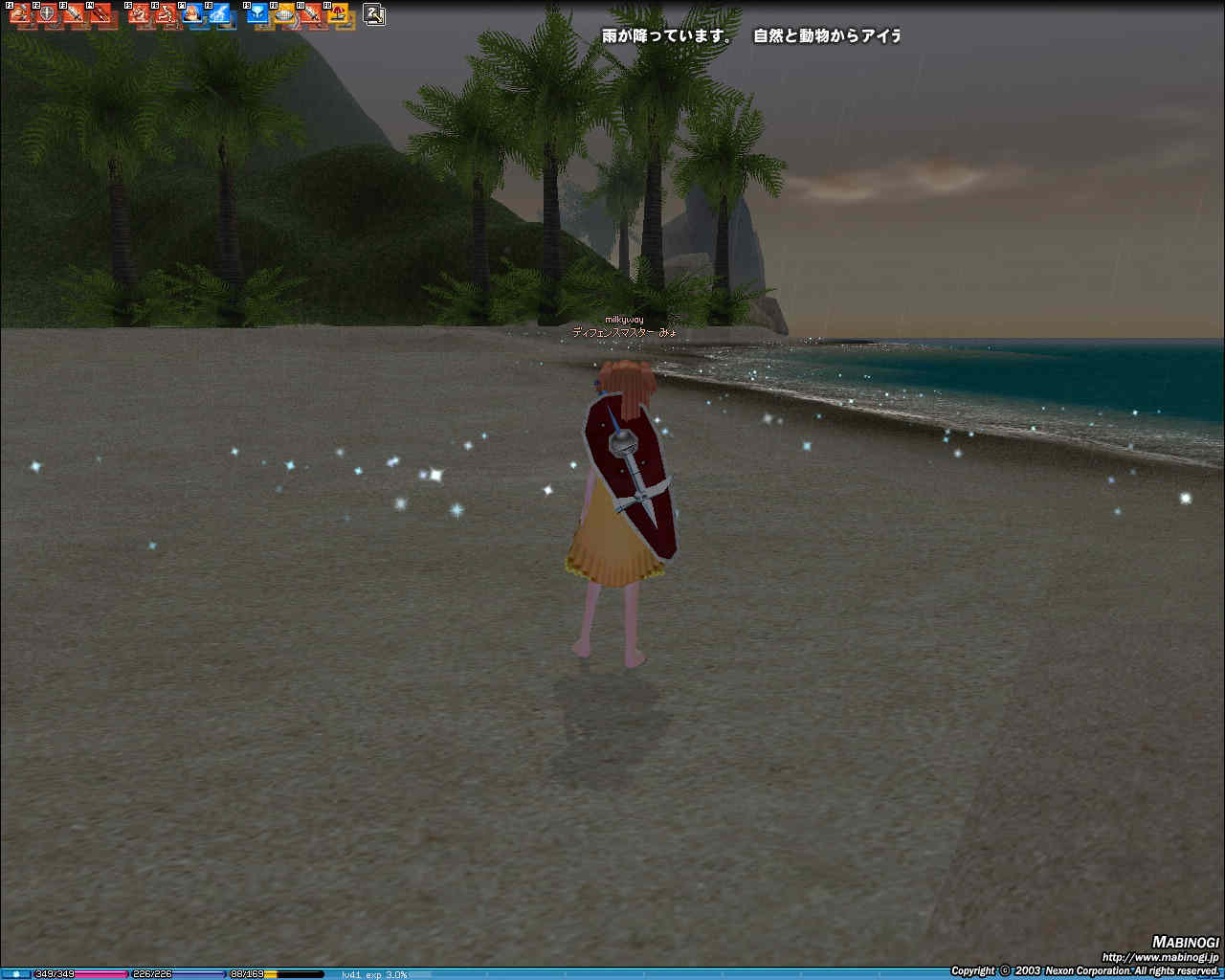Open the menu button at bottom-left corner
Screen dimensions: 1225x980
click(x=15, y=974)
